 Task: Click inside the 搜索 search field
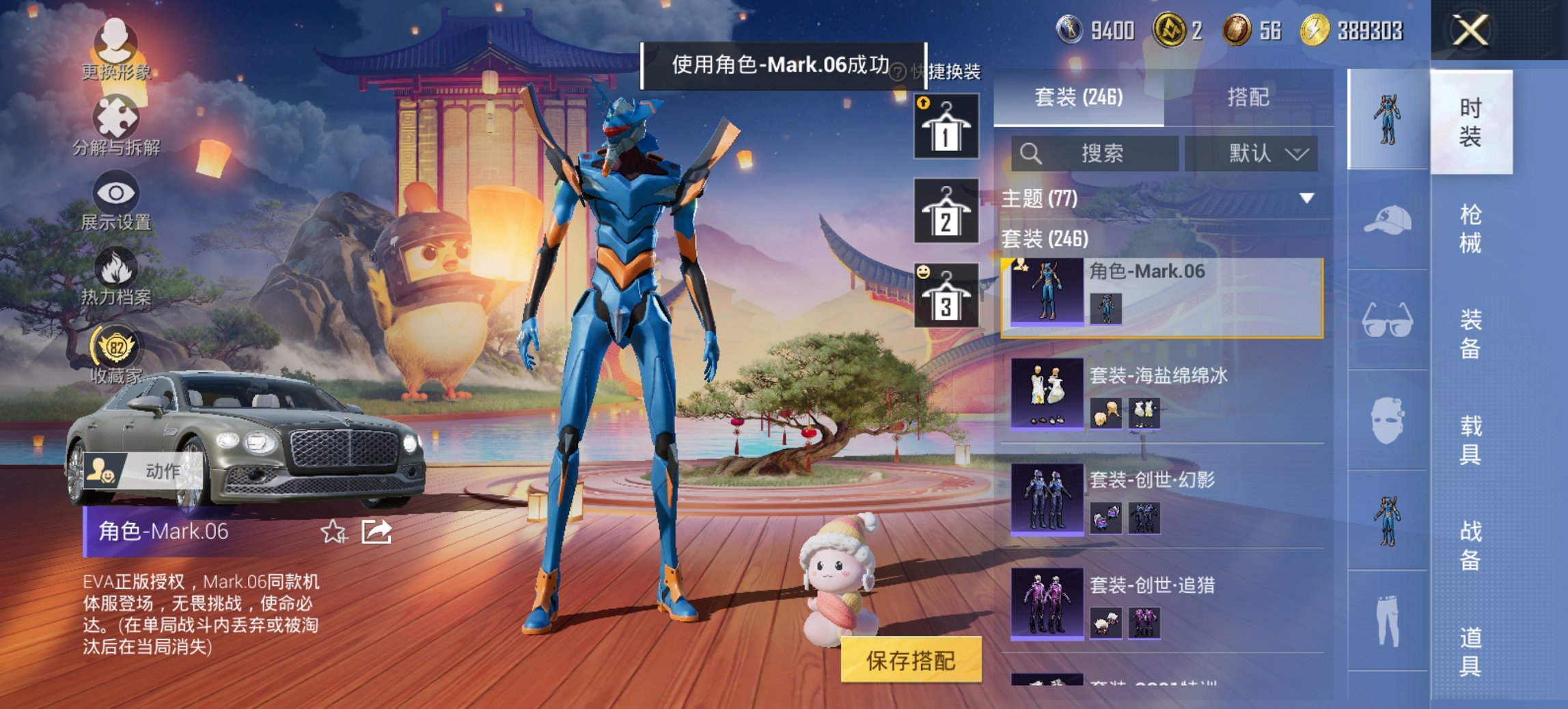[1097, 153]
